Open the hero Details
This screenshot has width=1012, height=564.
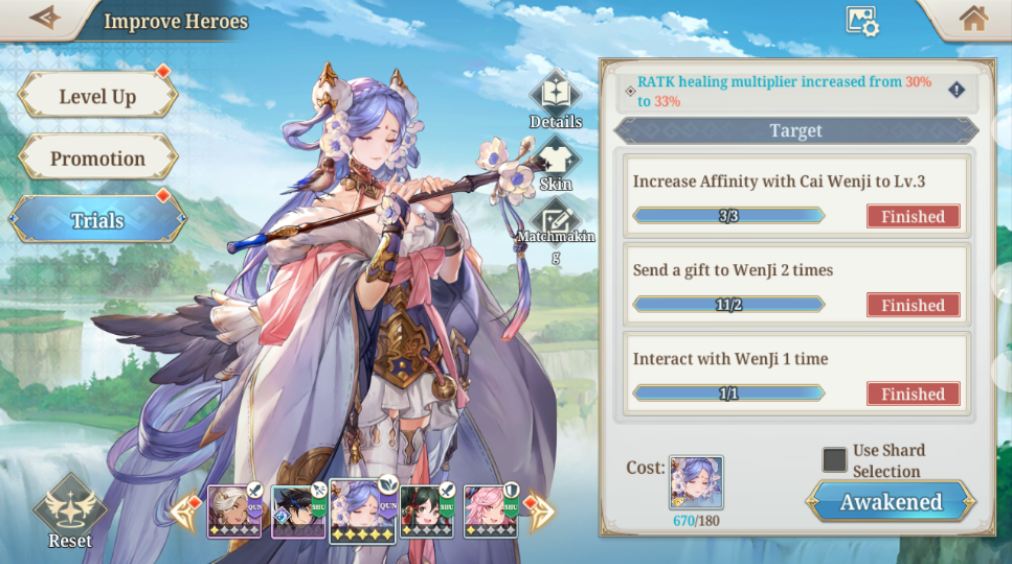555,97
